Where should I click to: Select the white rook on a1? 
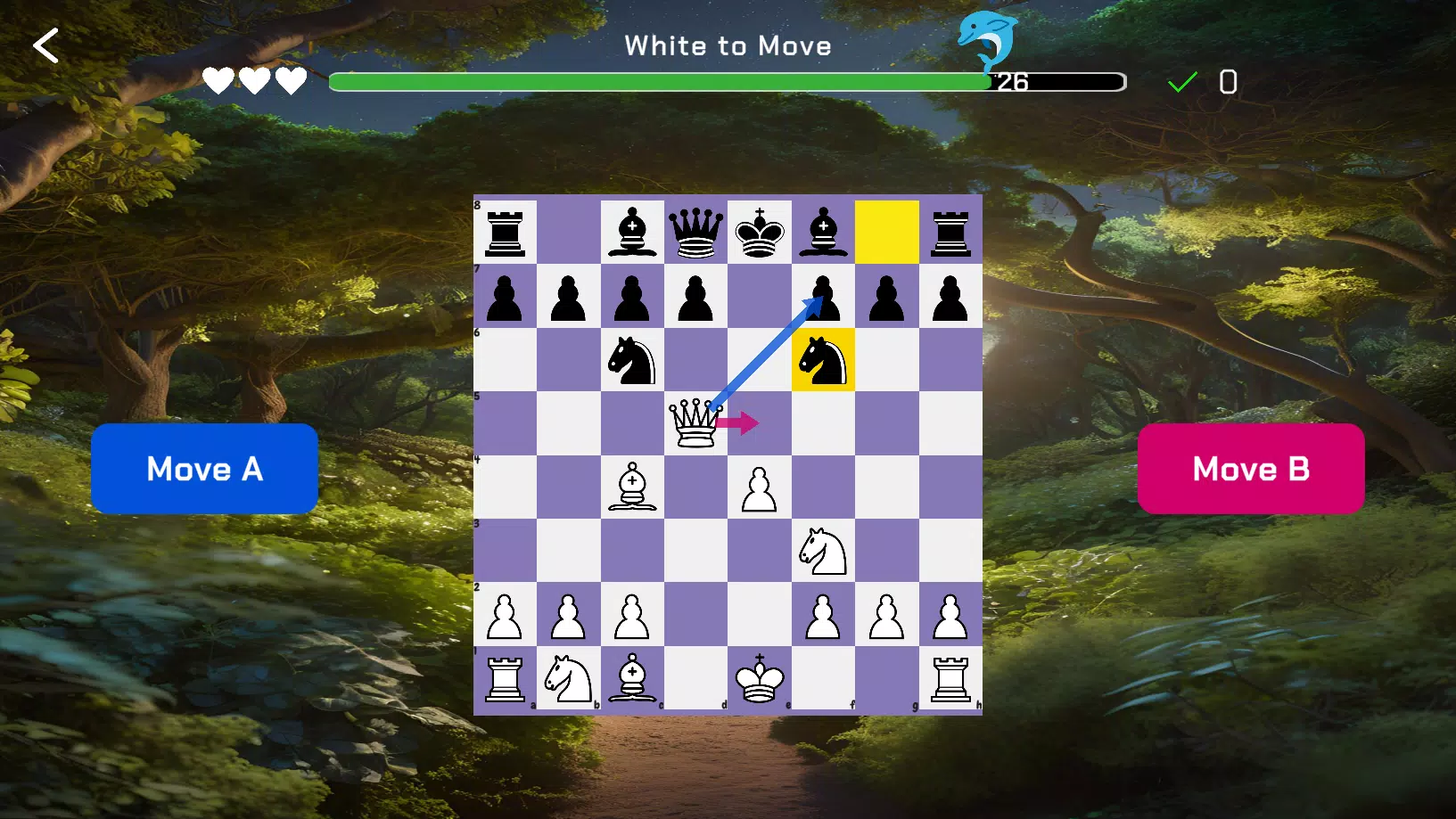coord(506,678)
